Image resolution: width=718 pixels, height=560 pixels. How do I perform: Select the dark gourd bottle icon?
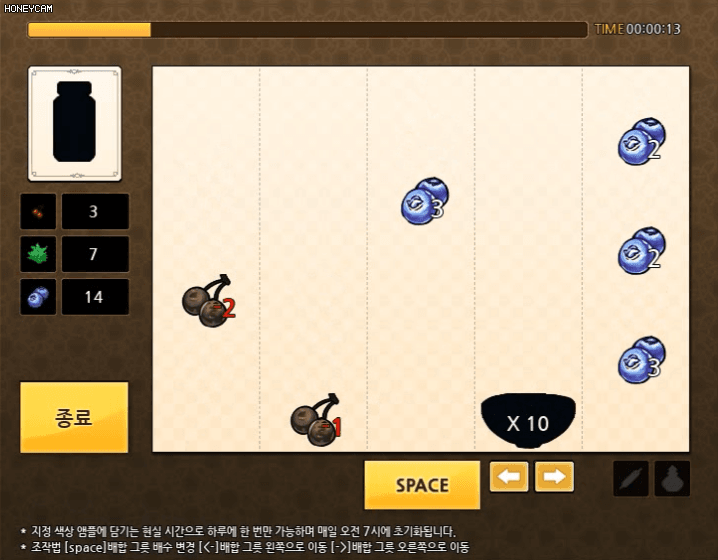672,479
